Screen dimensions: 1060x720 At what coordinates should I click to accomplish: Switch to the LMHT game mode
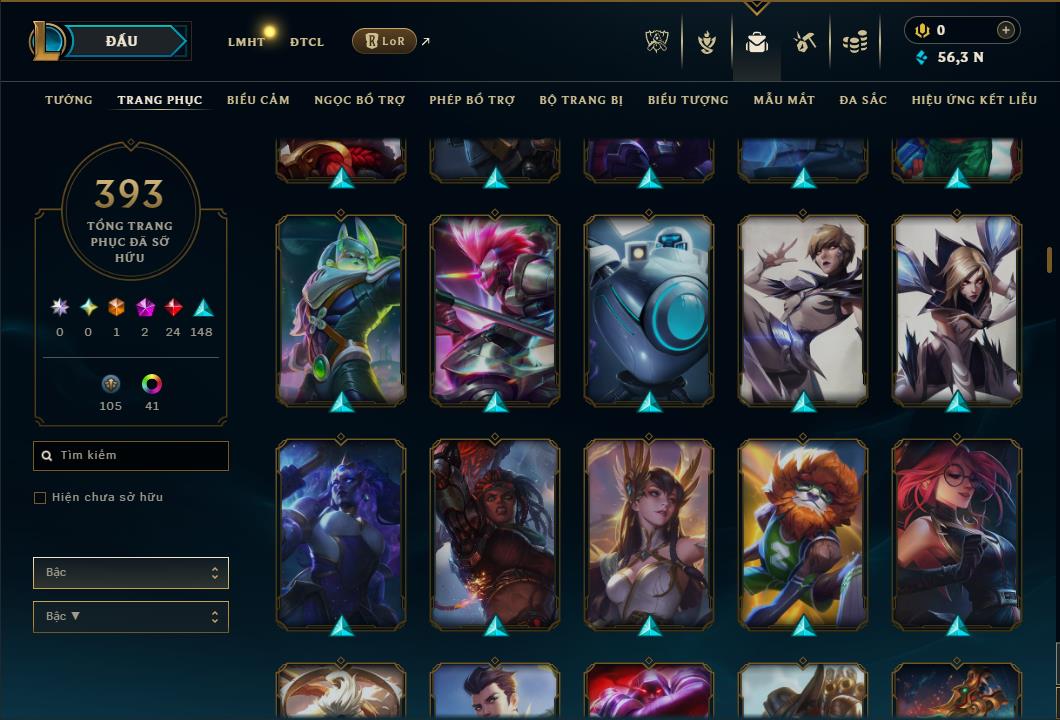coord(246,42)
